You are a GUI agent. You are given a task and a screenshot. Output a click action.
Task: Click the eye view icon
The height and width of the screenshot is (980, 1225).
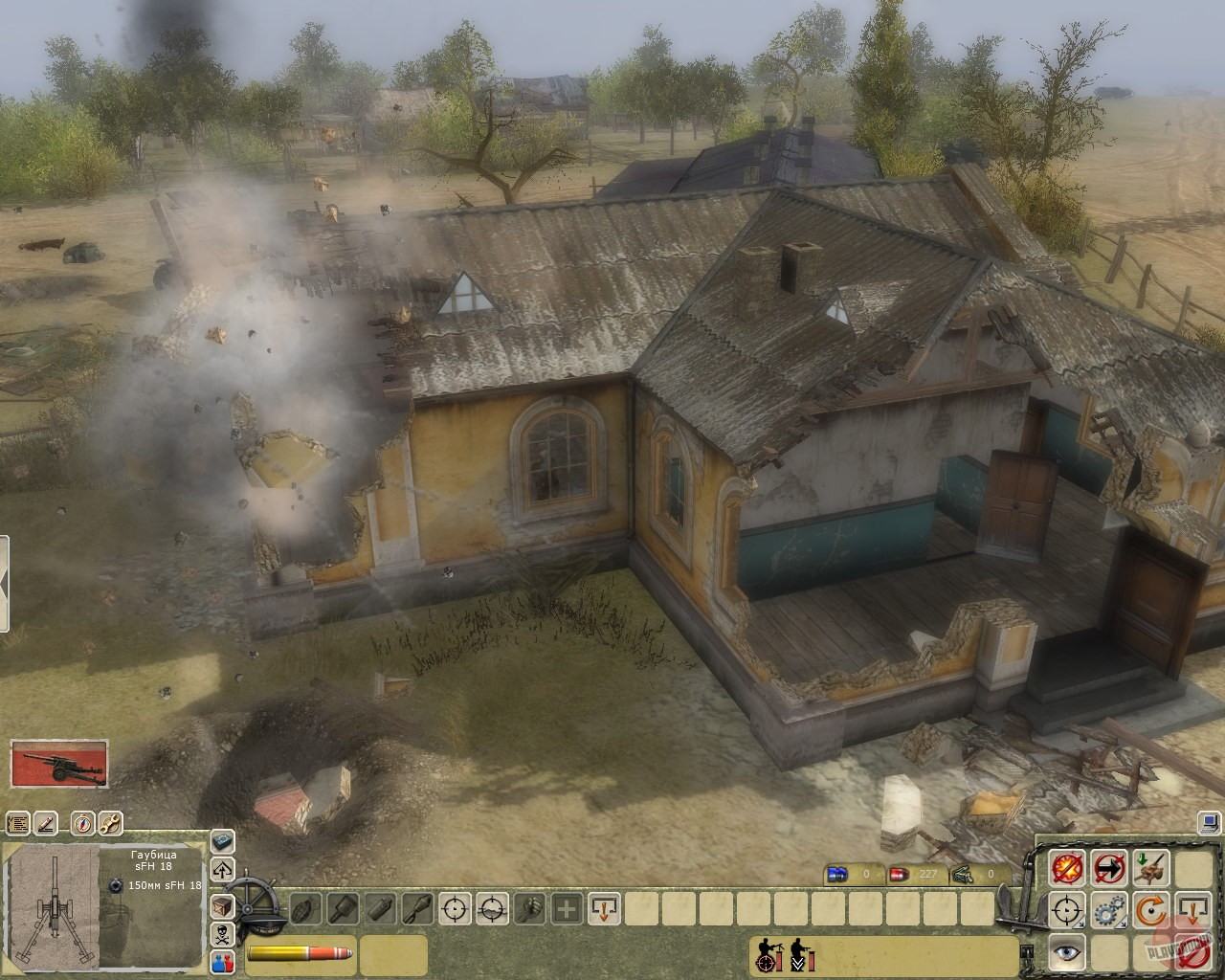(1067, 950)
